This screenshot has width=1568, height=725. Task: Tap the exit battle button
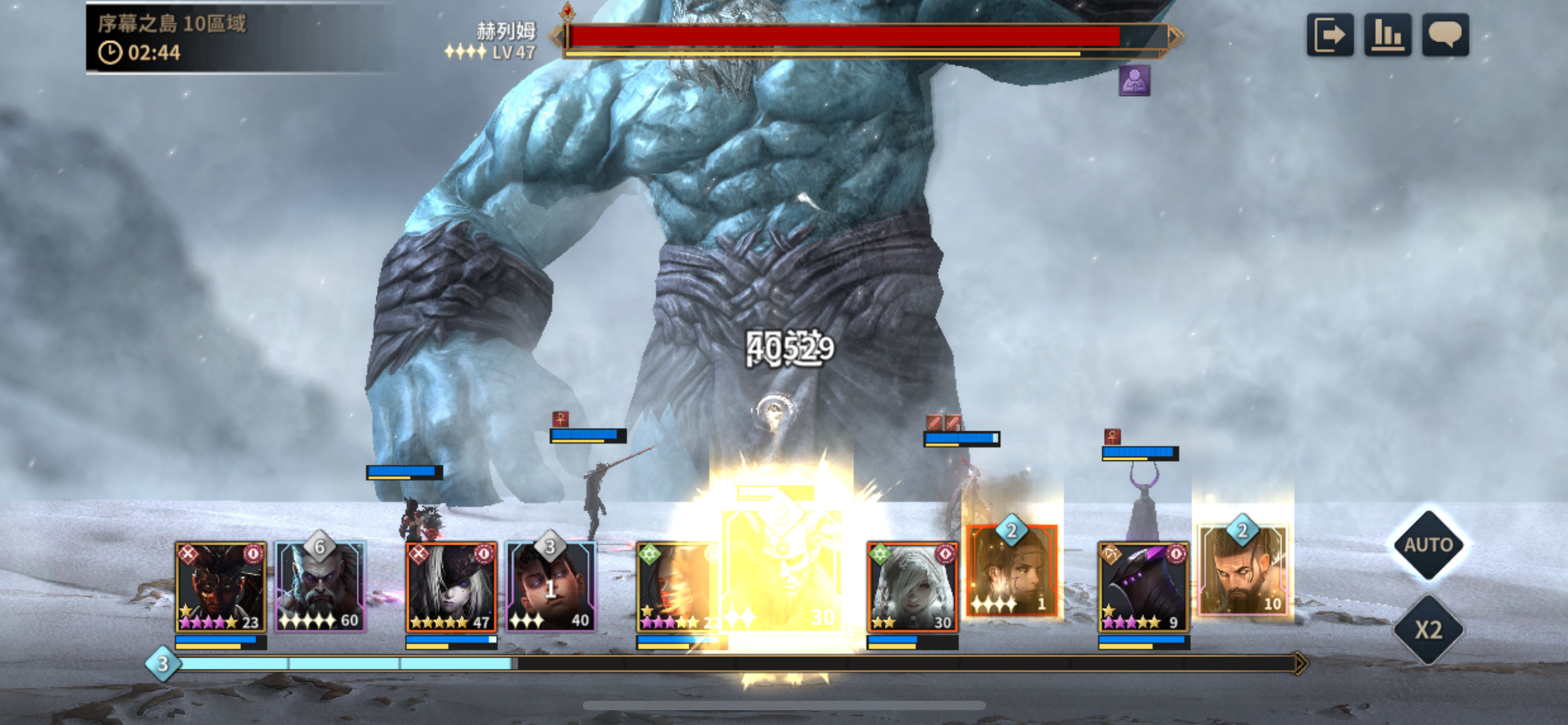click(x=1330, y=35)
